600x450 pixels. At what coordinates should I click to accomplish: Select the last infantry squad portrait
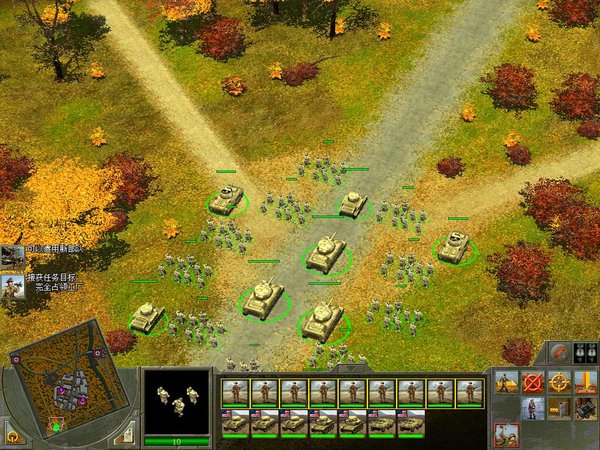470,393
